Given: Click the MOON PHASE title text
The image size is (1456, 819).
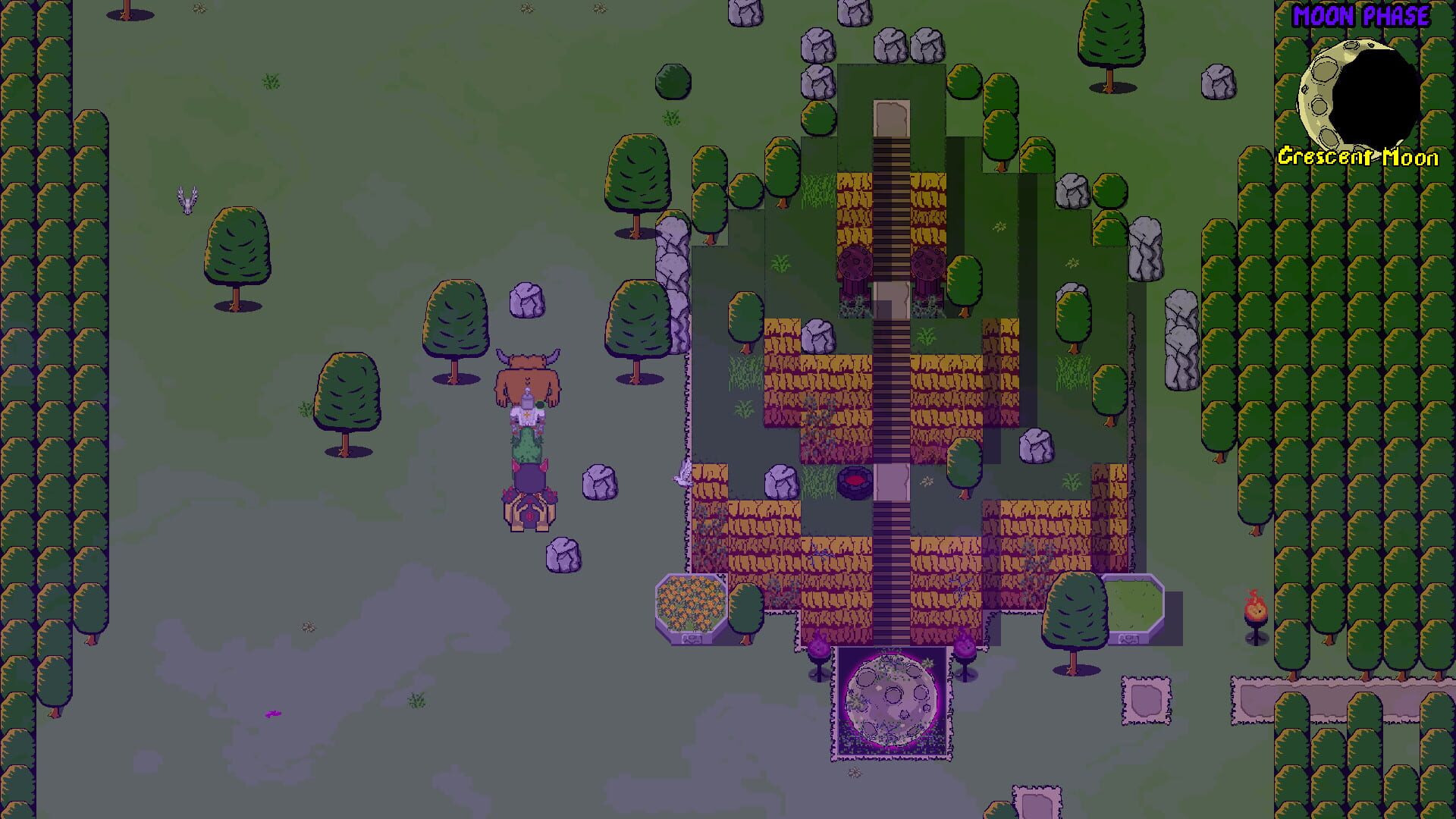Looking at the screenshot, I should [1360, 14].
